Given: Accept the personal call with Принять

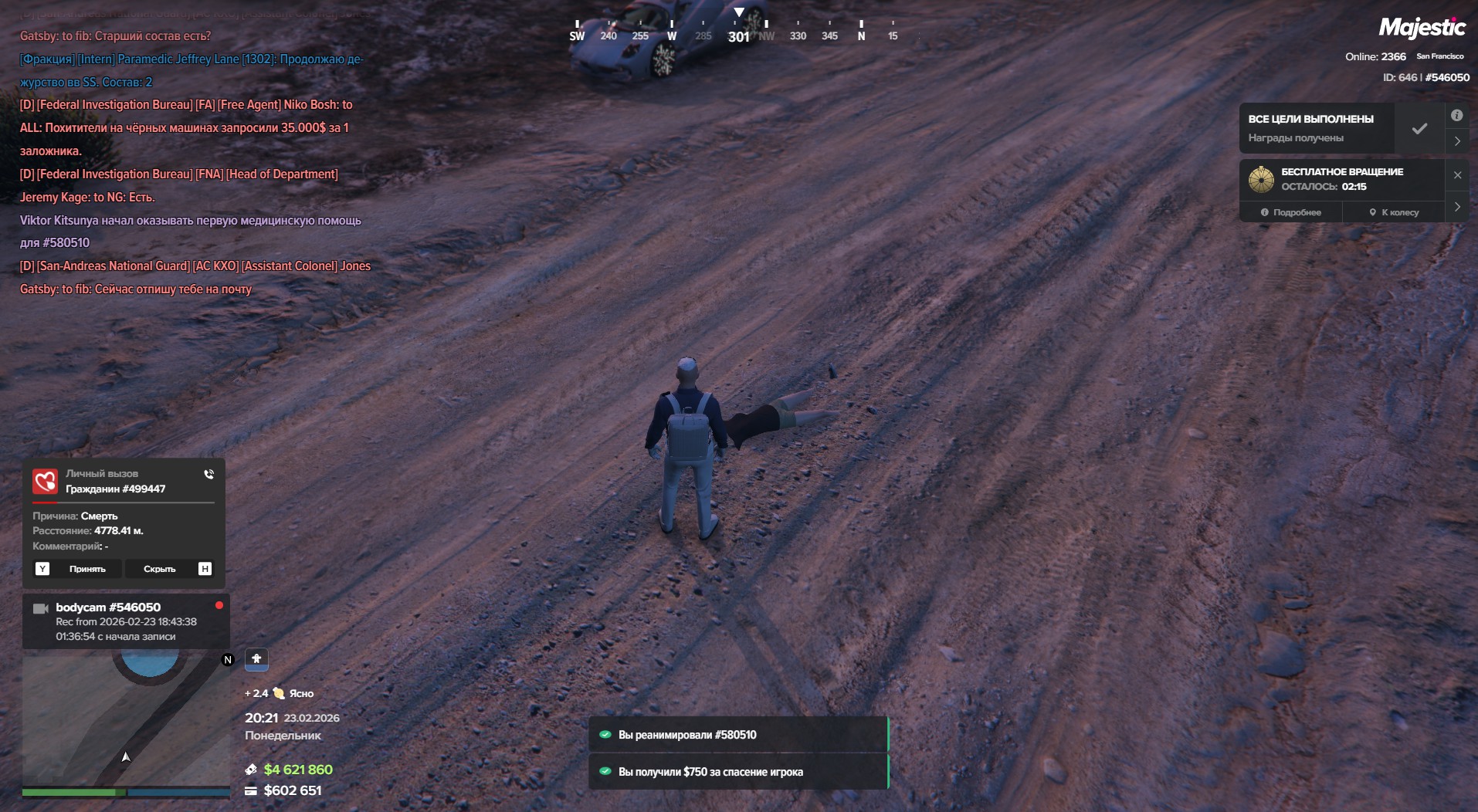Looking at the screenshot, I should pos(86,569).
